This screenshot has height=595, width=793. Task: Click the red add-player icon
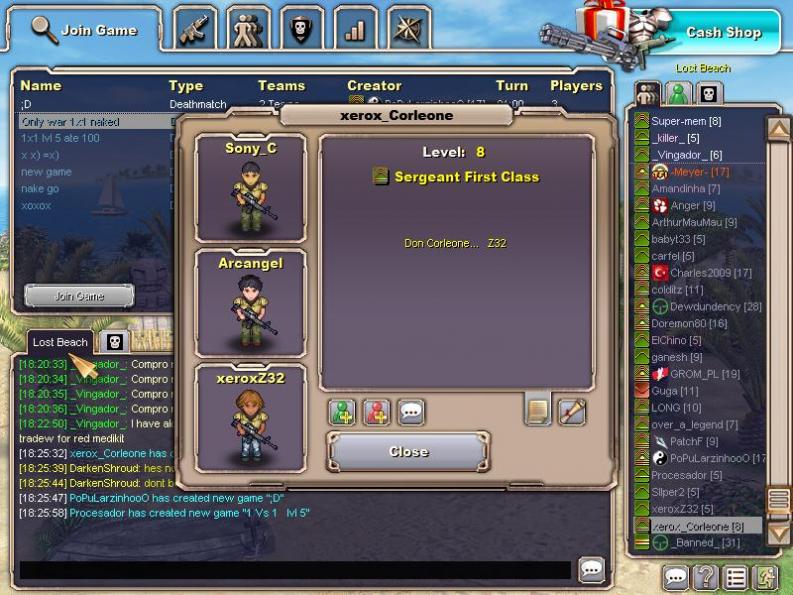pyautogui.click(x=376, y=412)
